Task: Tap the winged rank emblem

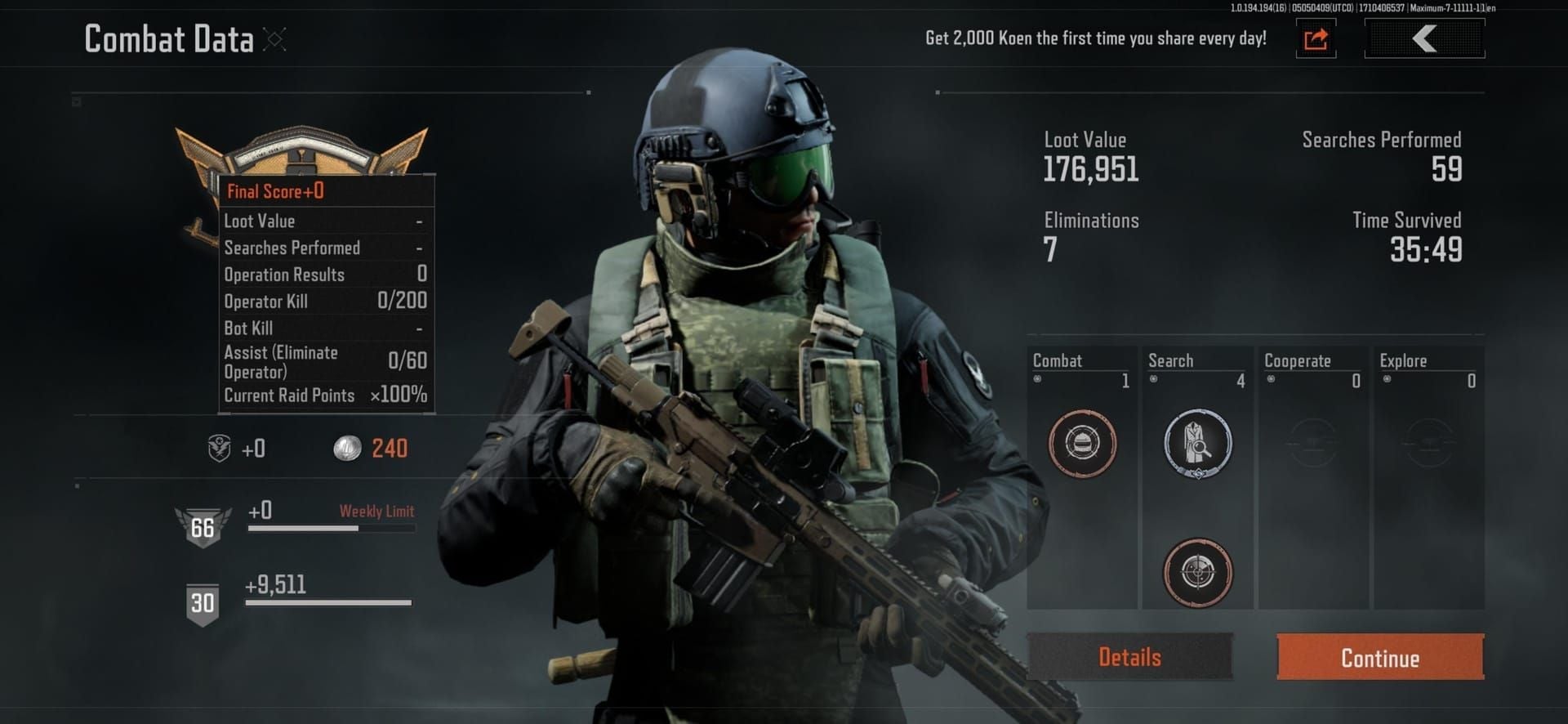Action: pyautogui.click(x=301, y=151)
